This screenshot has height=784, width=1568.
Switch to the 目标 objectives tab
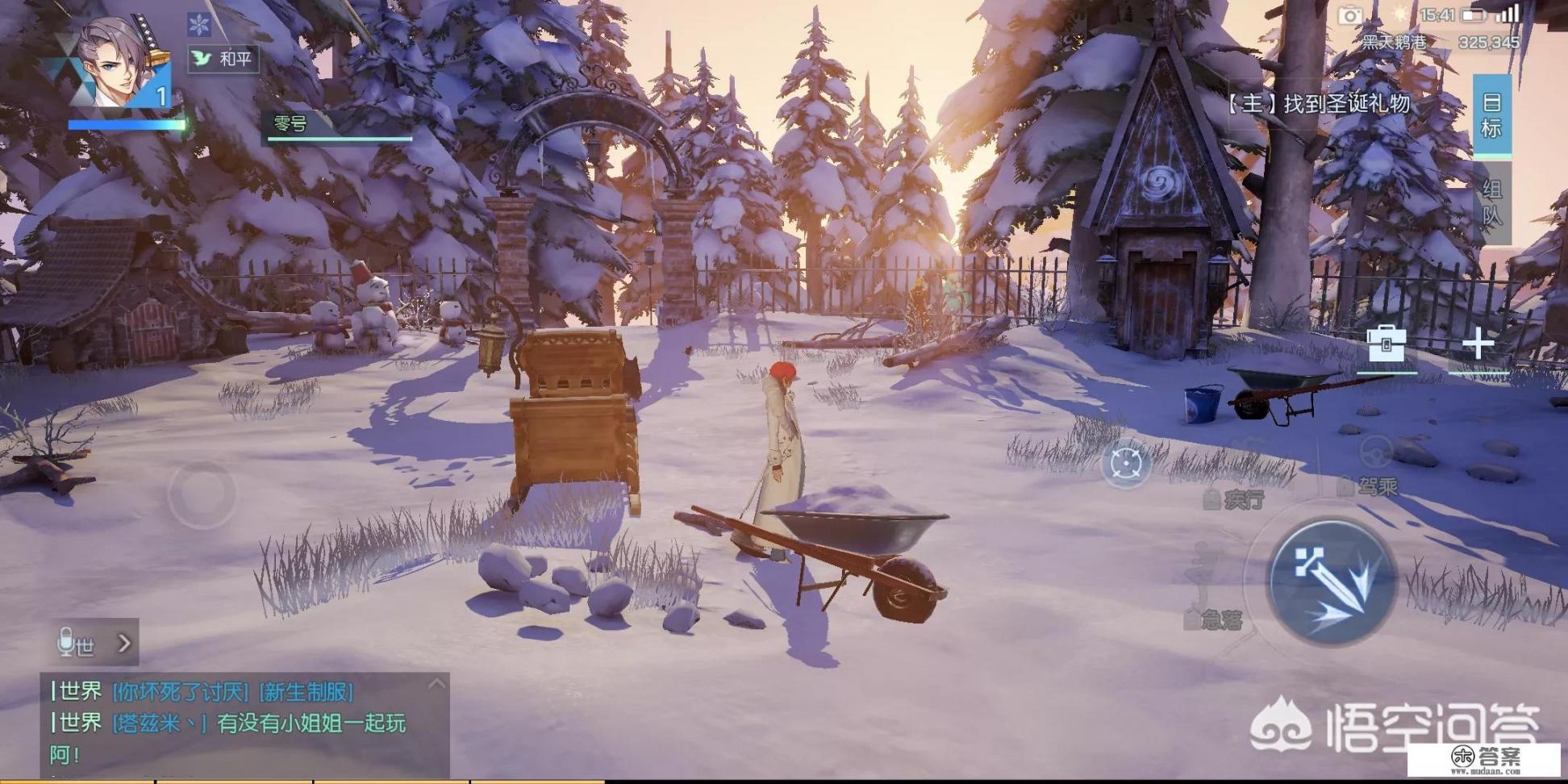point(1491,115)
